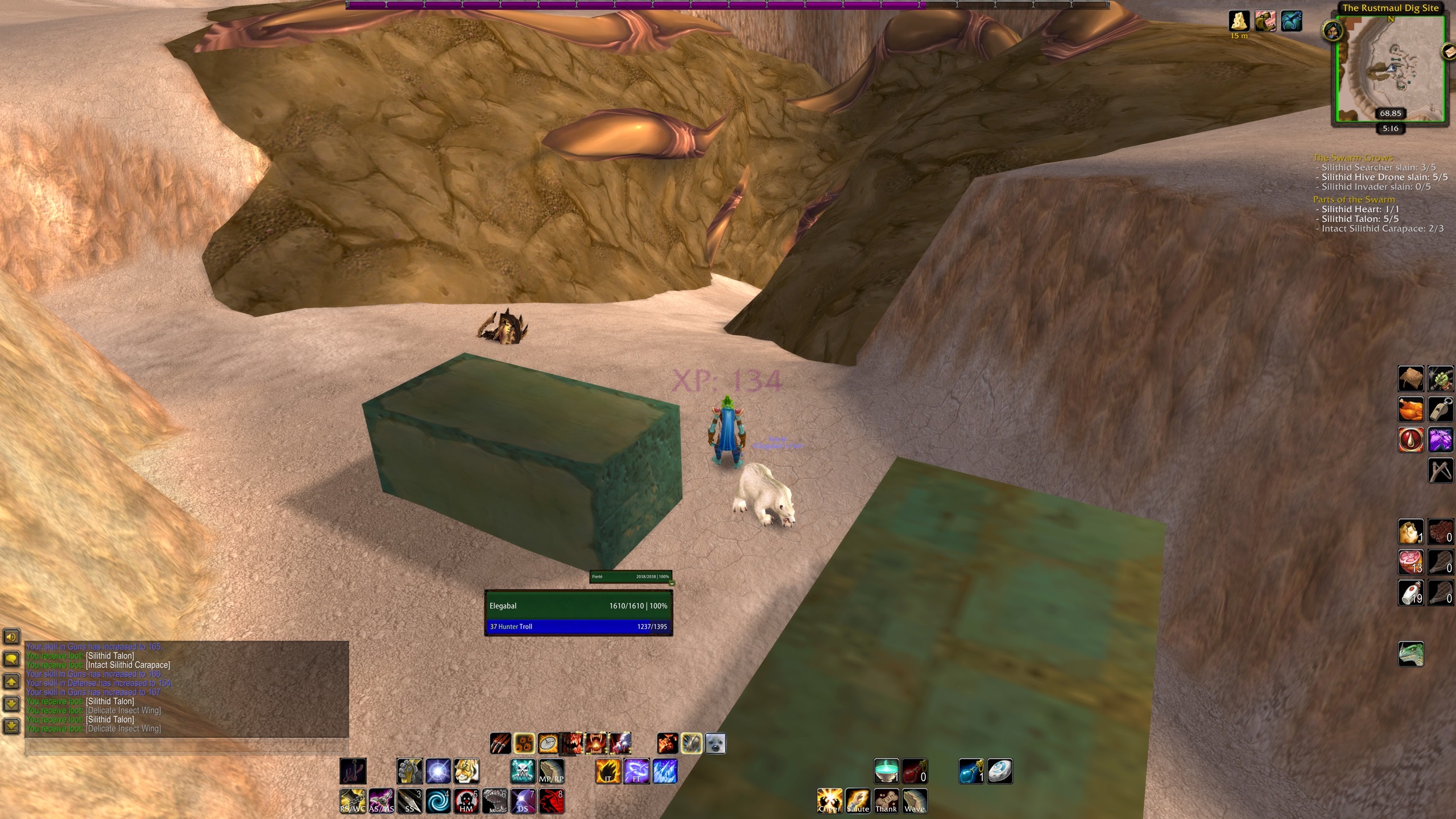Click the green raptor mount icon
Image resolution: width=1456 pixels, height=819 pixels.
tap(1411, 654)
